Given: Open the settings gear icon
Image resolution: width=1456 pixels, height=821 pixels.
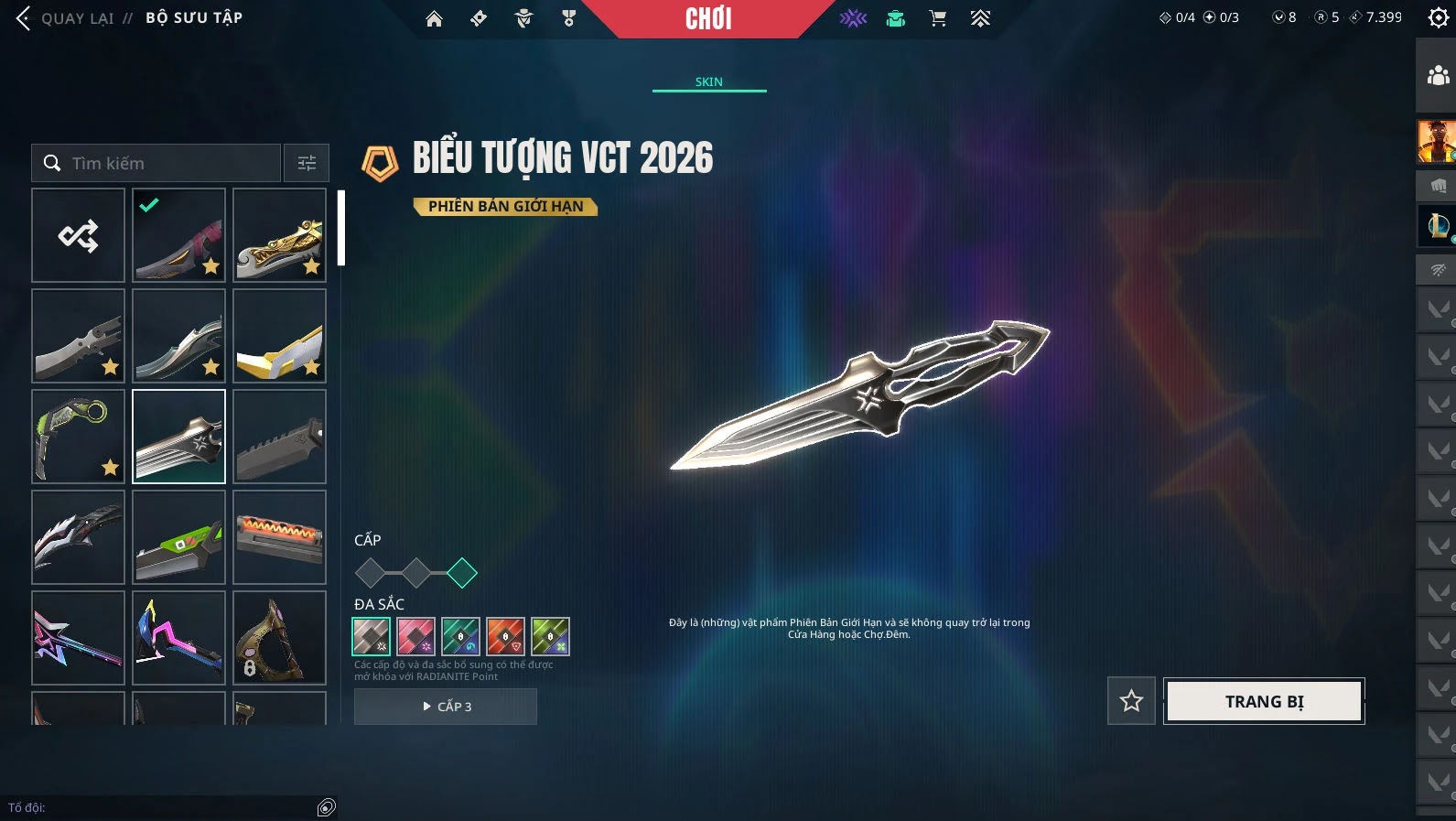Looking at the screenshot, I should click(1438, 18).
